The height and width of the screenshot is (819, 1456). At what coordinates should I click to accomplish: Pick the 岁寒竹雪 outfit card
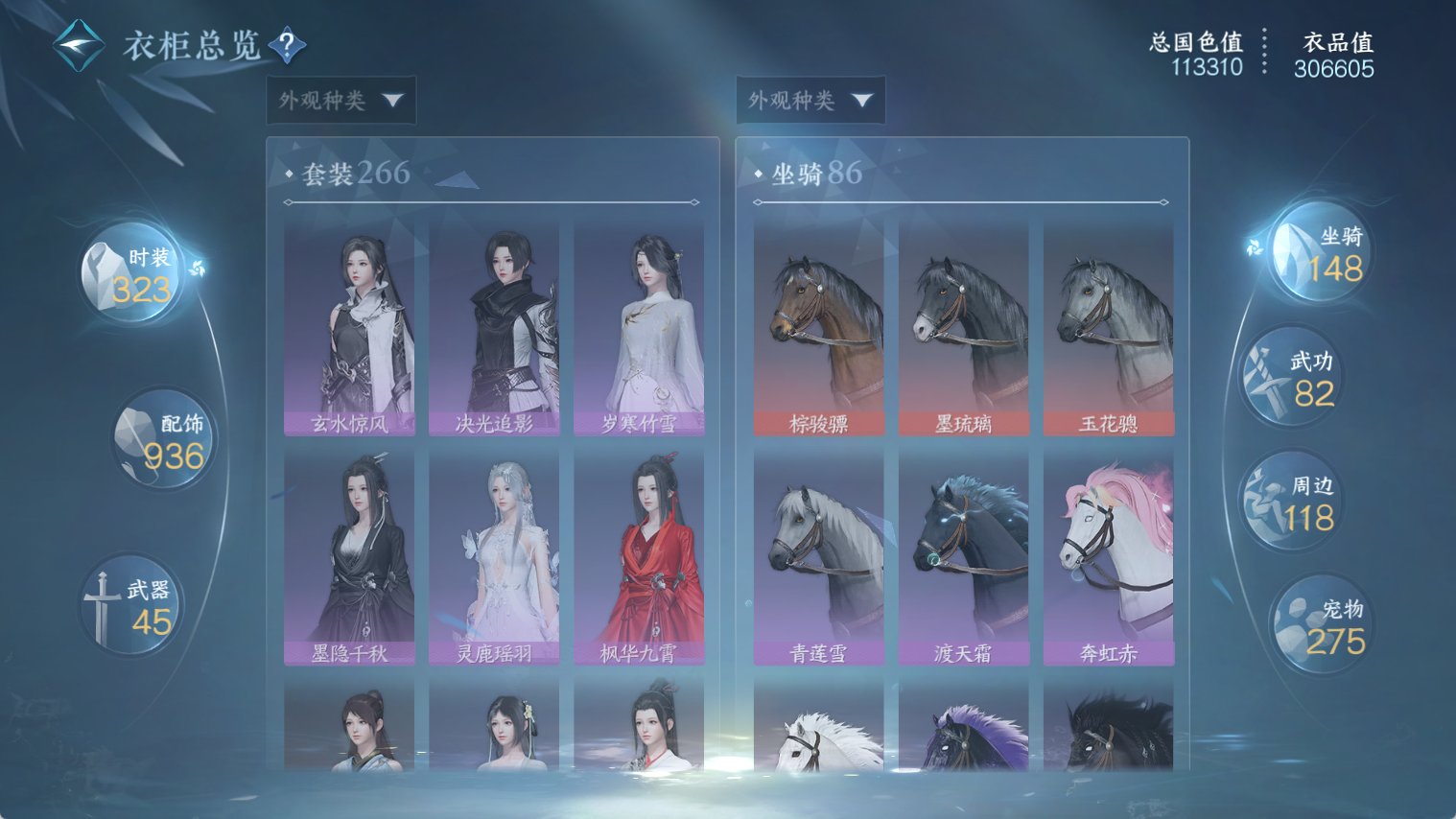(x=639, y=329)
